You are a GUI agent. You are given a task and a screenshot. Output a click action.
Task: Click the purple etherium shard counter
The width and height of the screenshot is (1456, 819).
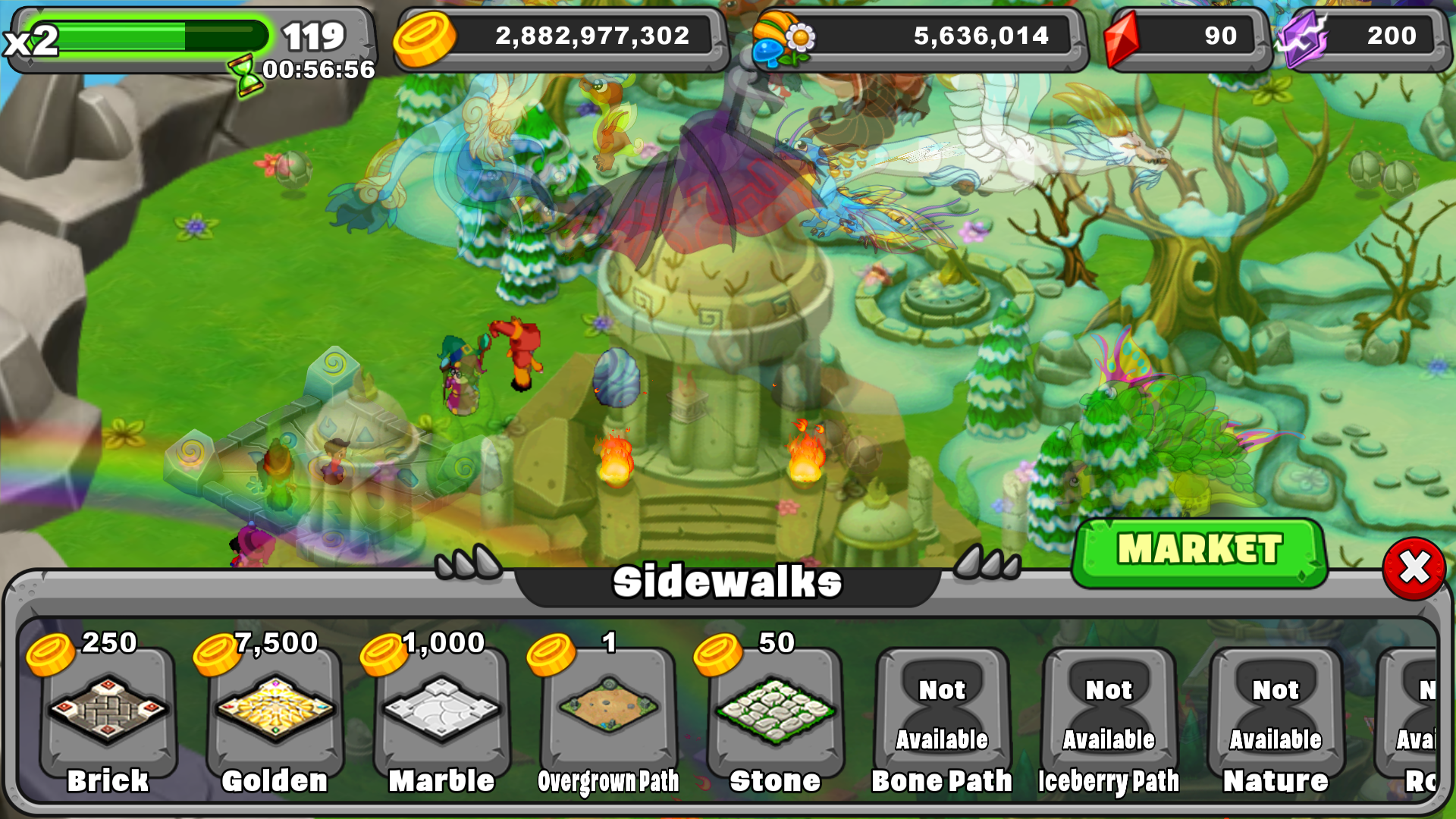(1365, 36)
